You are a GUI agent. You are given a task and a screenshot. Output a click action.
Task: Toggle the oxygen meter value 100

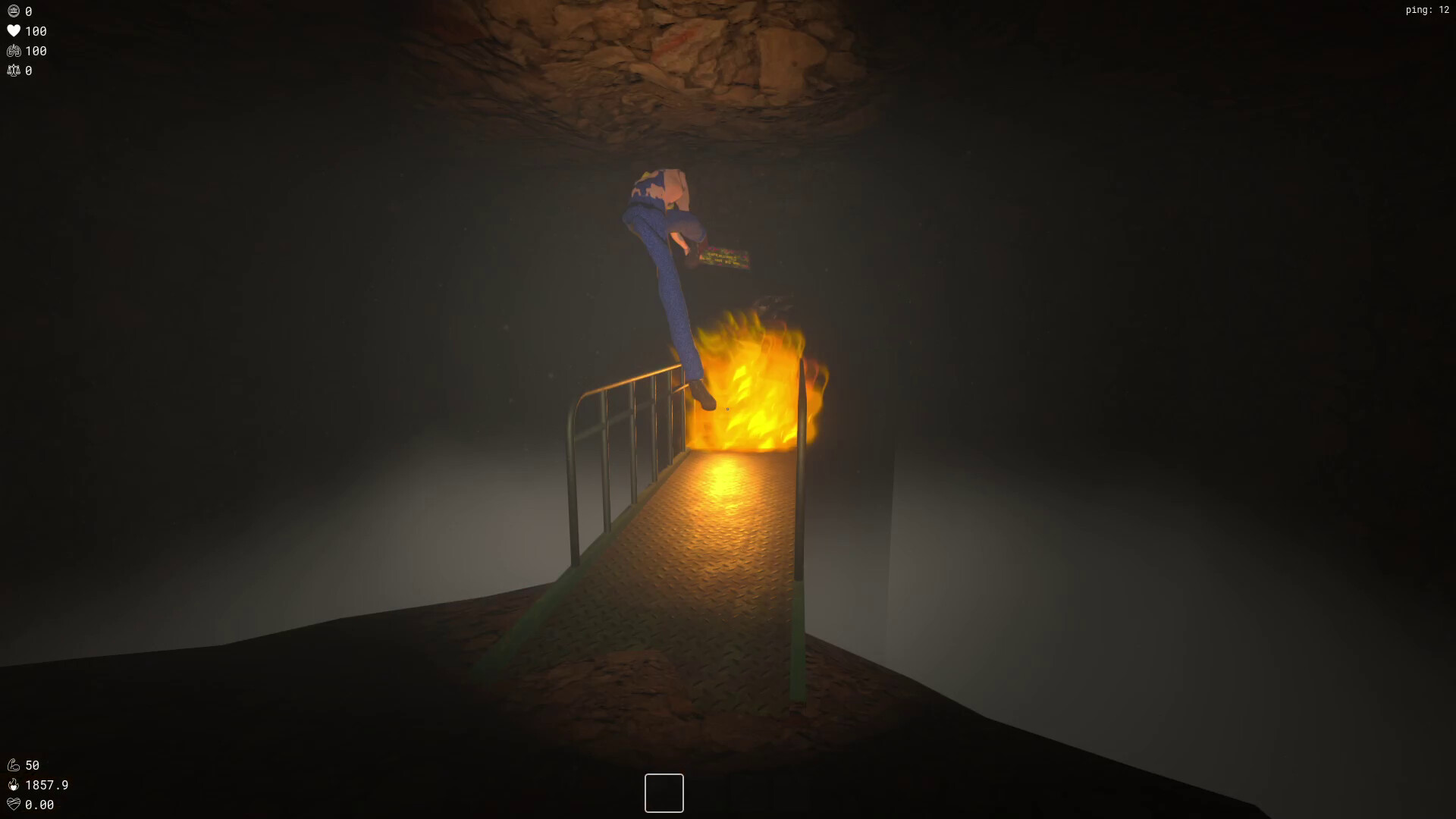[x=35, y=51]
